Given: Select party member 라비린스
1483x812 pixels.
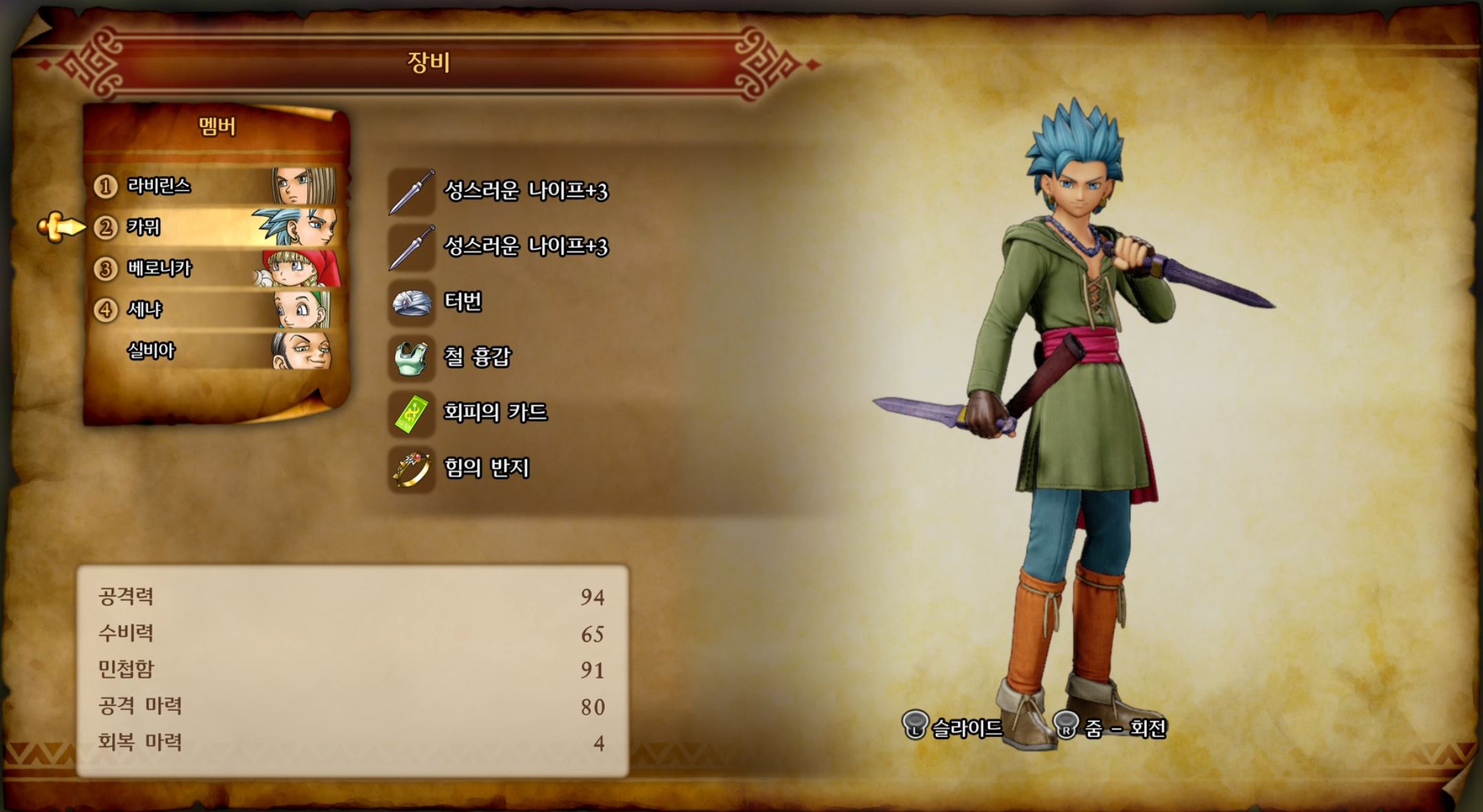Looking at the screenshot, I should click(214, 186).
